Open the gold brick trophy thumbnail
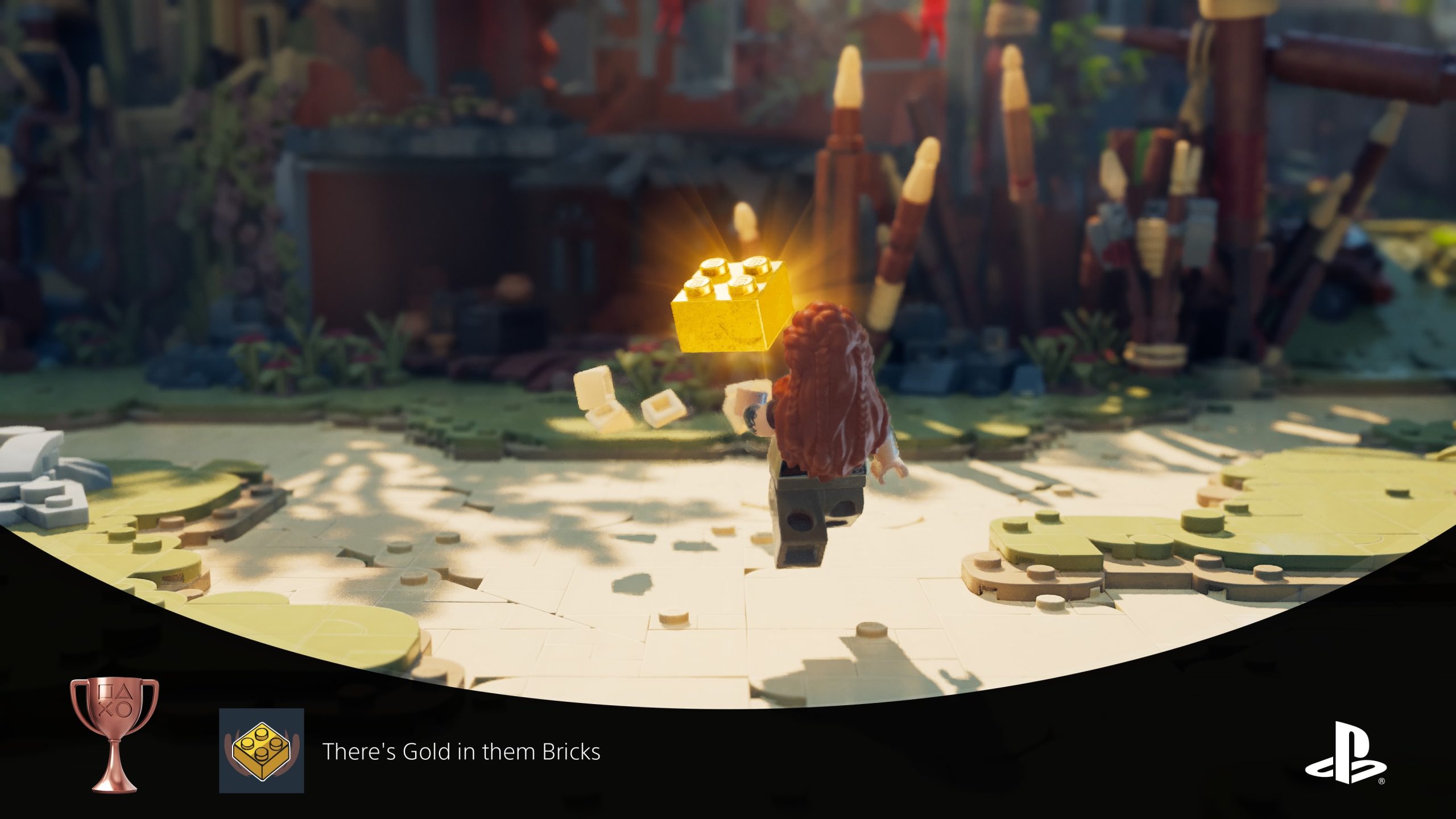The width and height of the screenshot is (1456, 819). [262, 750]
